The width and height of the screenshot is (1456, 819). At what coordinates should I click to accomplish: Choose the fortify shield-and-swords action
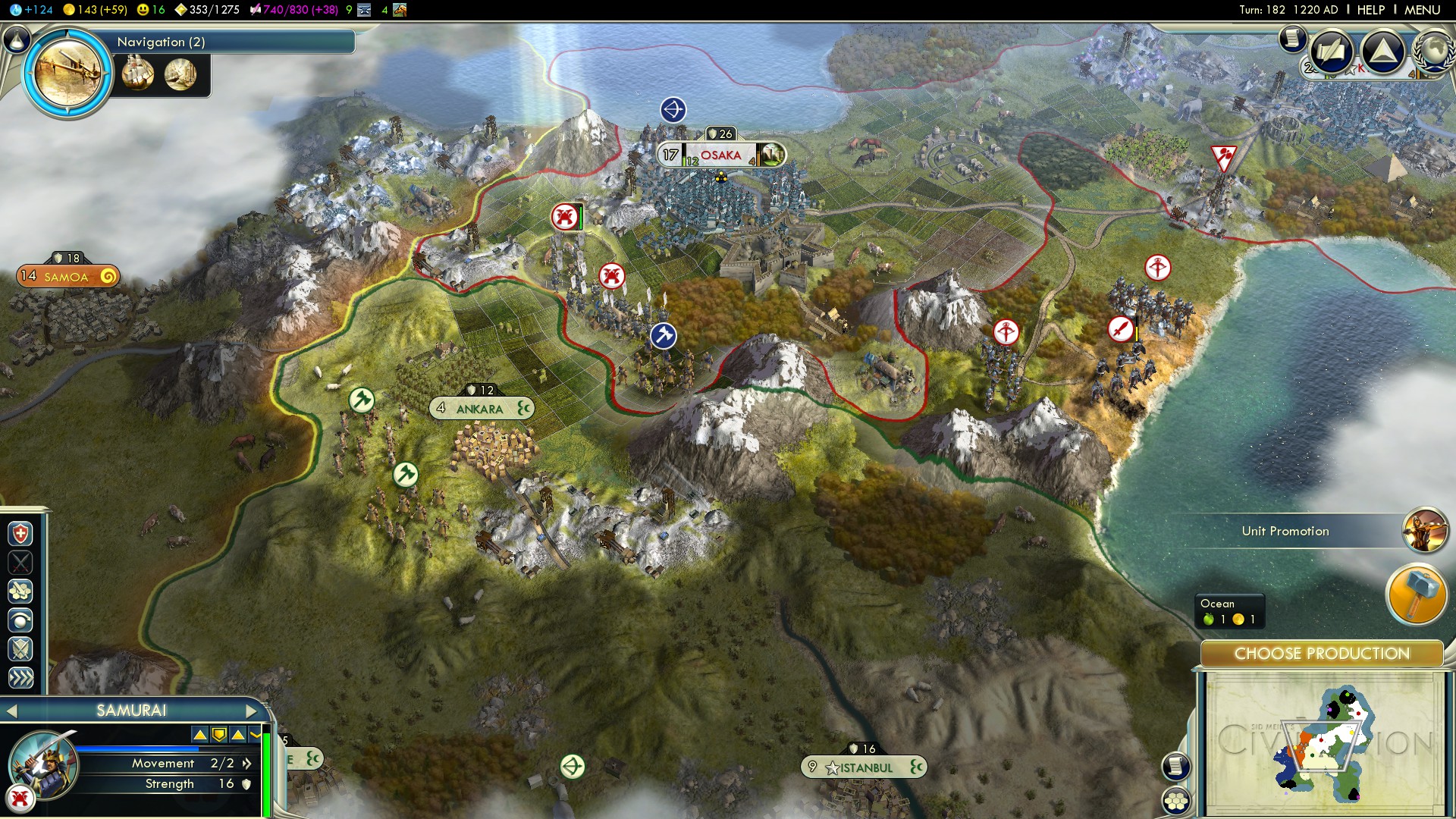point(20,649)
